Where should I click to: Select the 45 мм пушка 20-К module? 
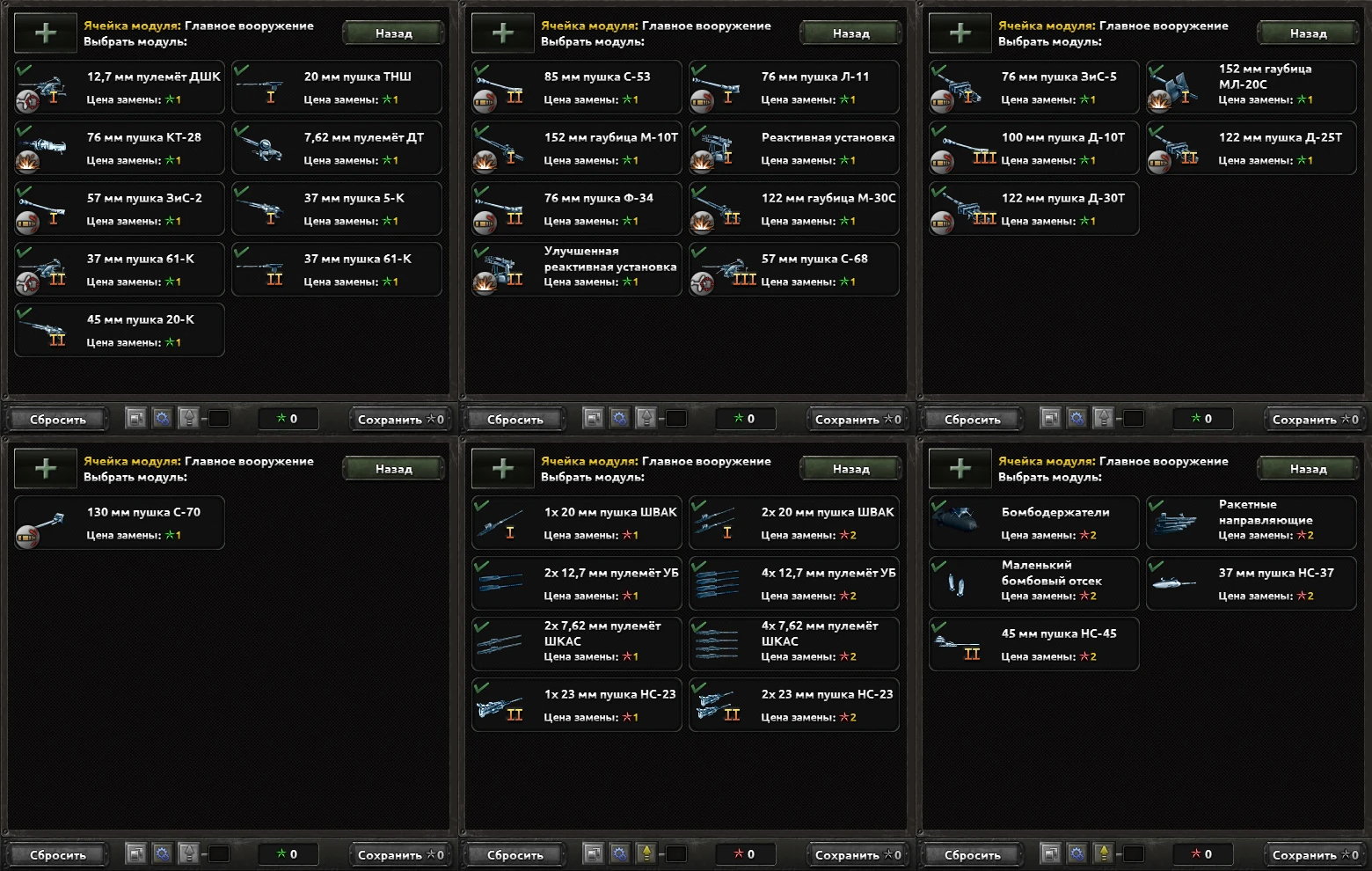coord(119,329)
